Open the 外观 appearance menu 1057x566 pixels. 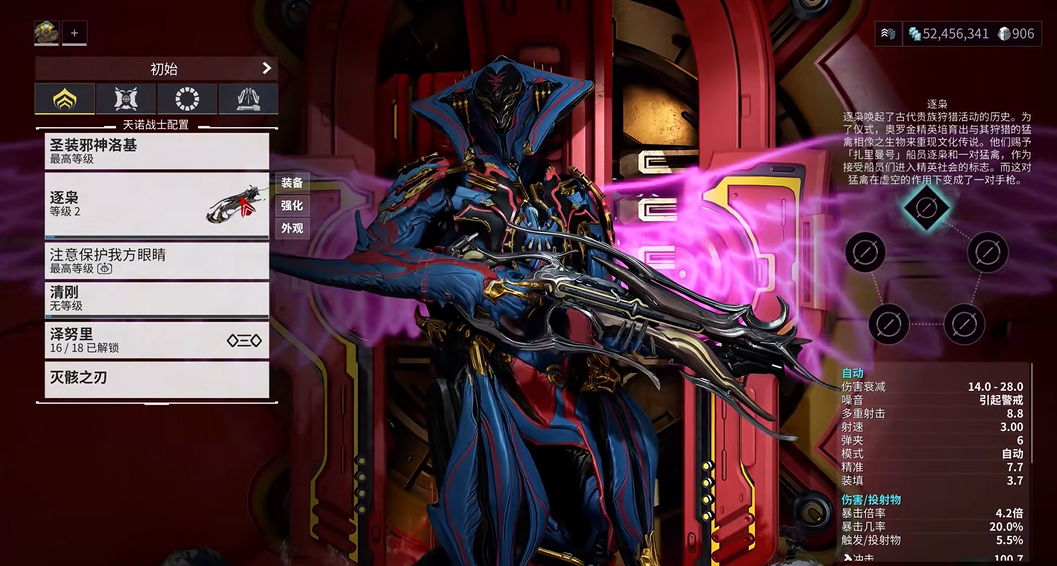[292, 228]
